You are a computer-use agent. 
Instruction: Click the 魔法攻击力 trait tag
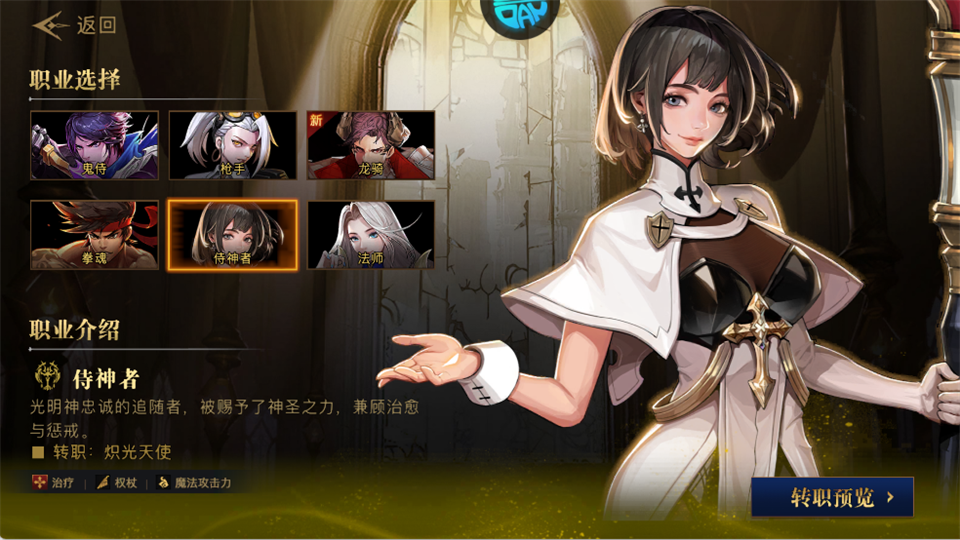195,483
